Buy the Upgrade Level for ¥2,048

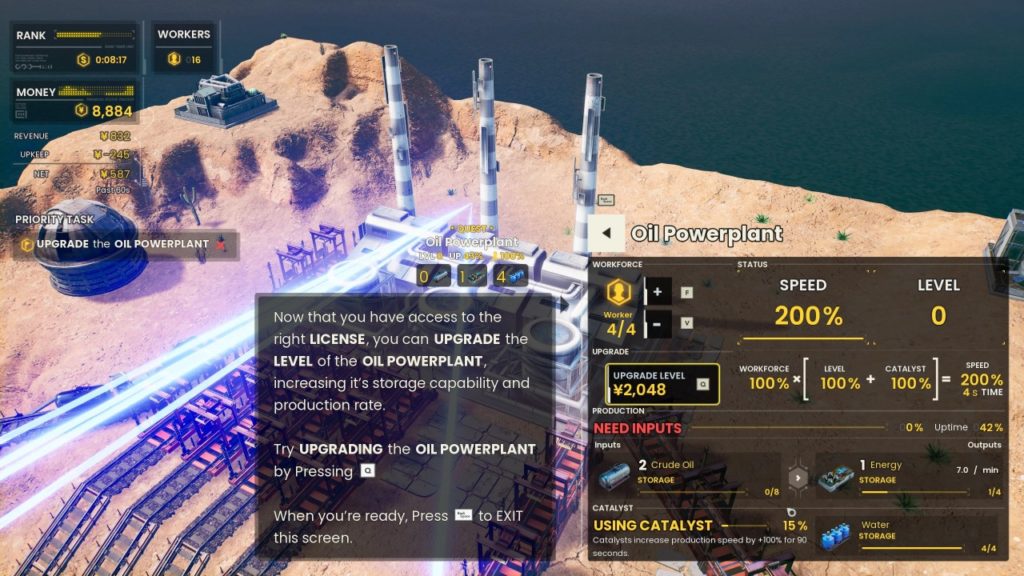pyautogui.click(x=661, y=383)
